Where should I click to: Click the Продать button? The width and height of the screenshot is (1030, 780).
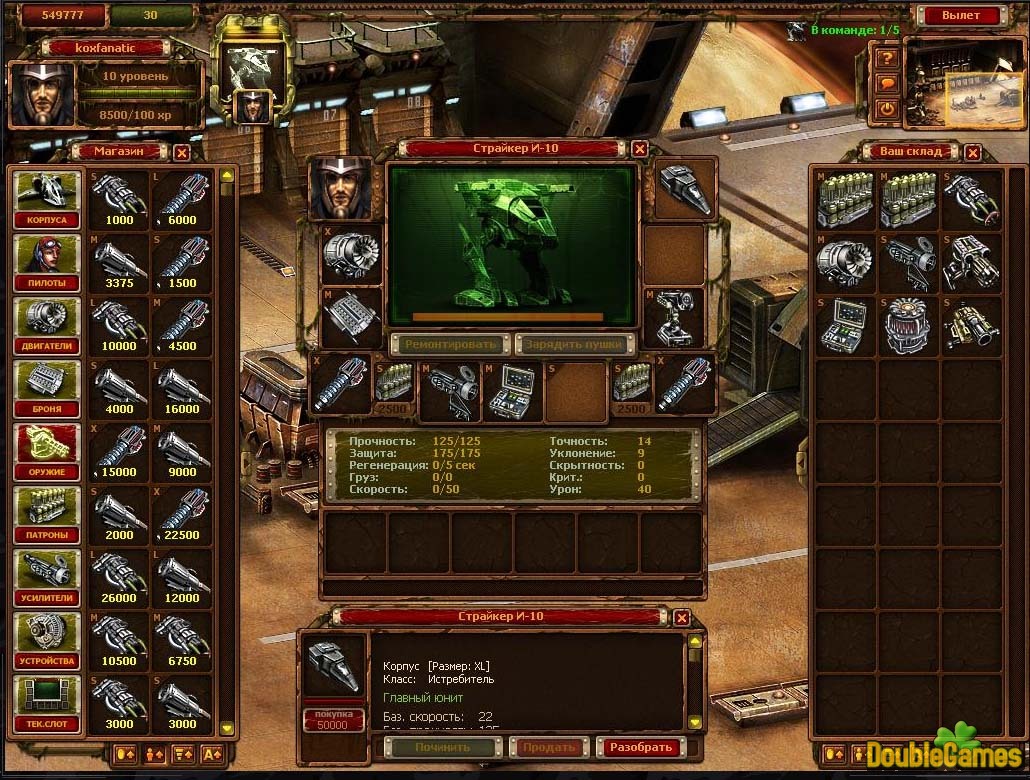[x=549, y=747]
